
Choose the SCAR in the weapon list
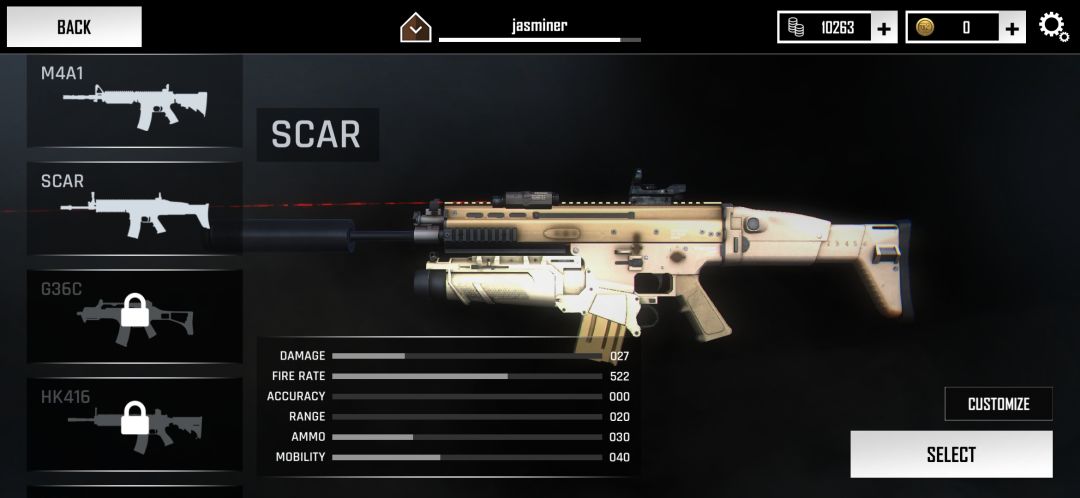click(x=134, y=208)
